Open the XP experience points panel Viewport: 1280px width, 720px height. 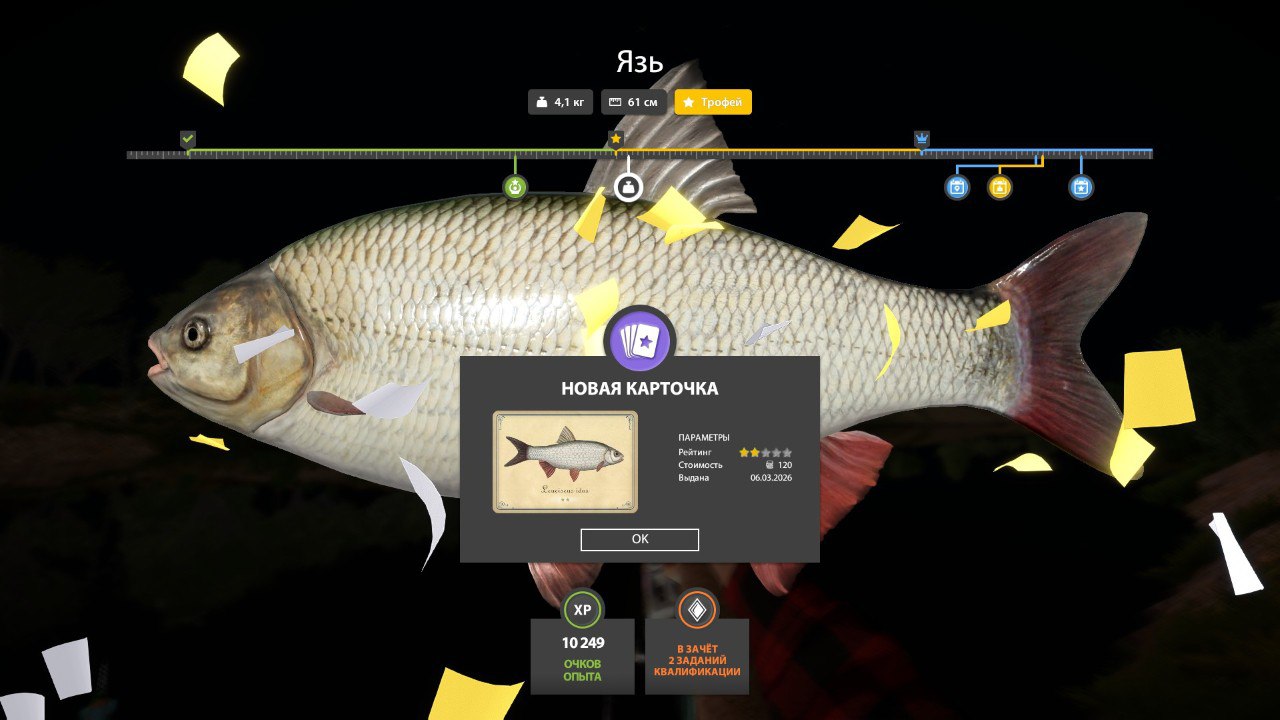click(582, 642)
